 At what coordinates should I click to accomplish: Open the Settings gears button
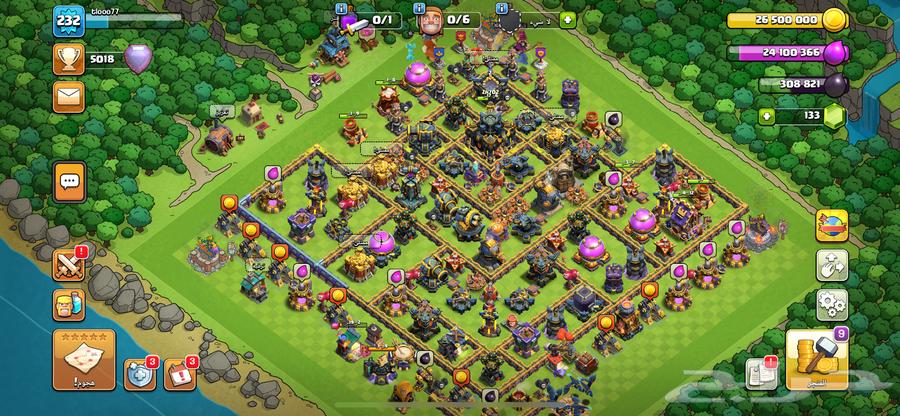pyautogui.click(x=831, y=304)
